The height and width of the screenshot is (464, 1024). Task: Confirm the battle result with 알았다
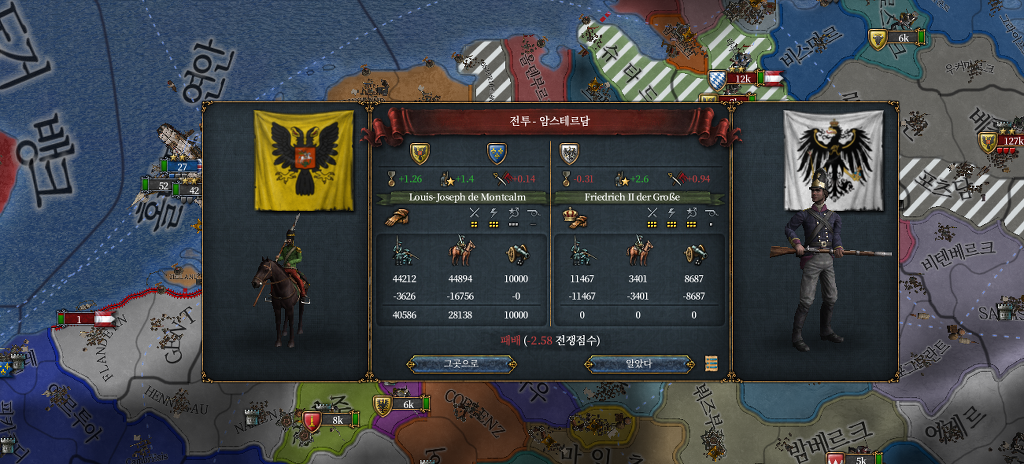639,363
